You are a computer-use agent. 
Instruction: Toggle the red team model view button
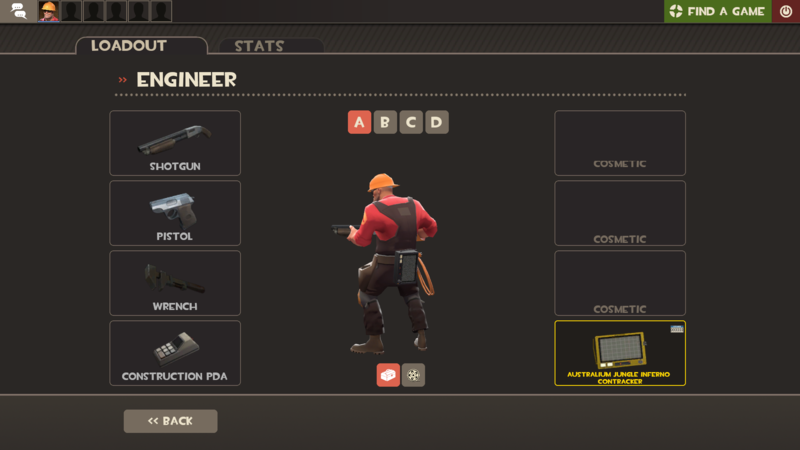[388, 375]
